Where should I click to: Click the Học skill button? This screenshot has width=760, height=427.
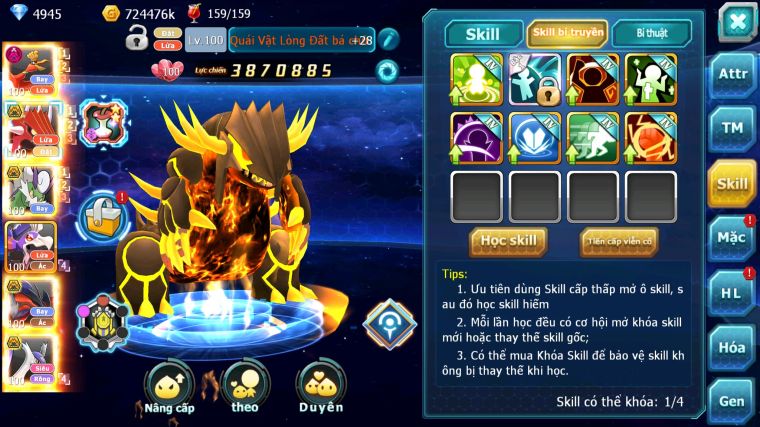pyautogui.click(x=508, y=241)
